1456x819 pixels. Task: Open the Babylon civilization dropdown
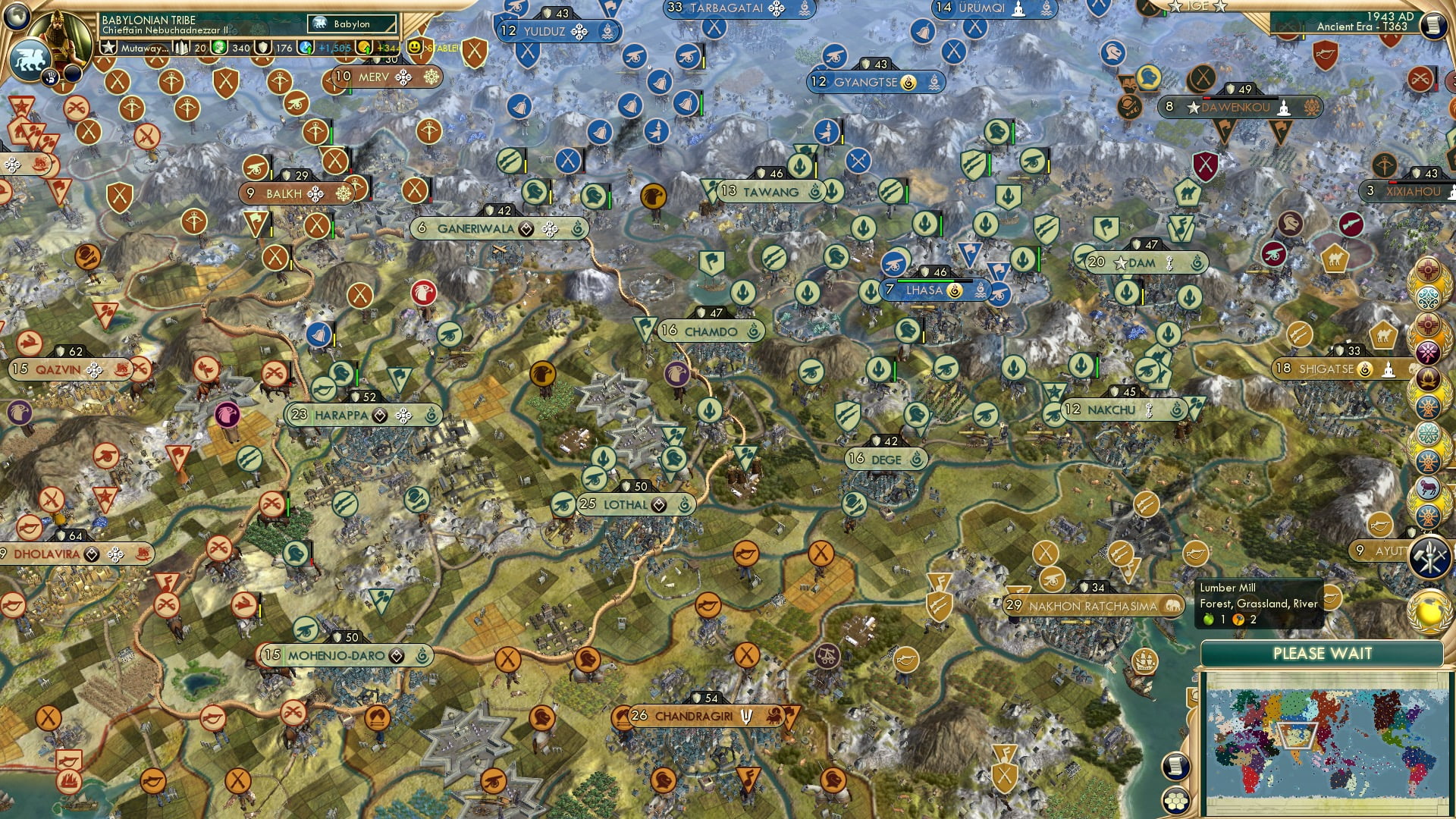pos(353,24)
